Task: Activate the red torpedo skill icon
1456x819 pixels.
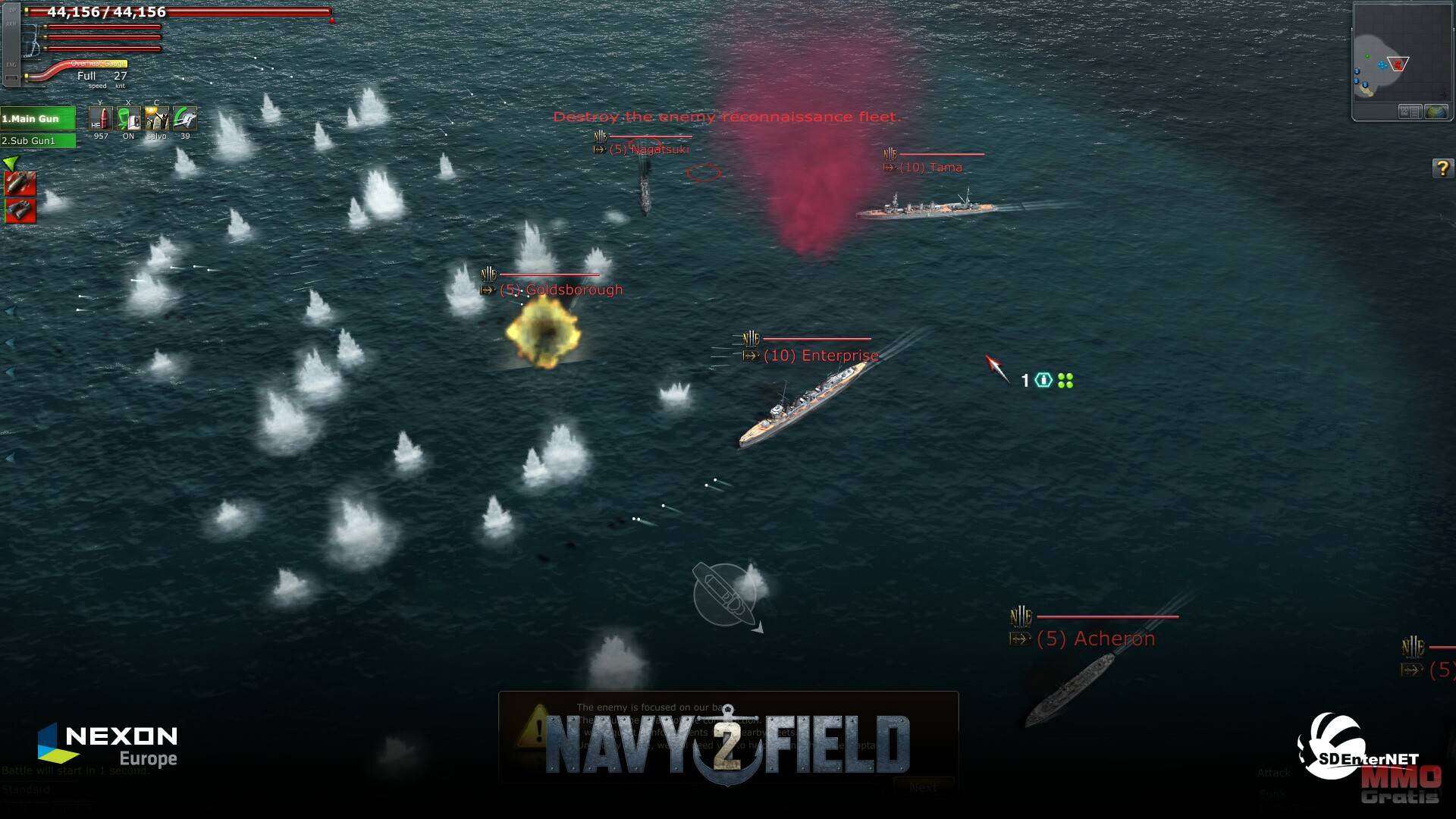Action: point(20,184)
